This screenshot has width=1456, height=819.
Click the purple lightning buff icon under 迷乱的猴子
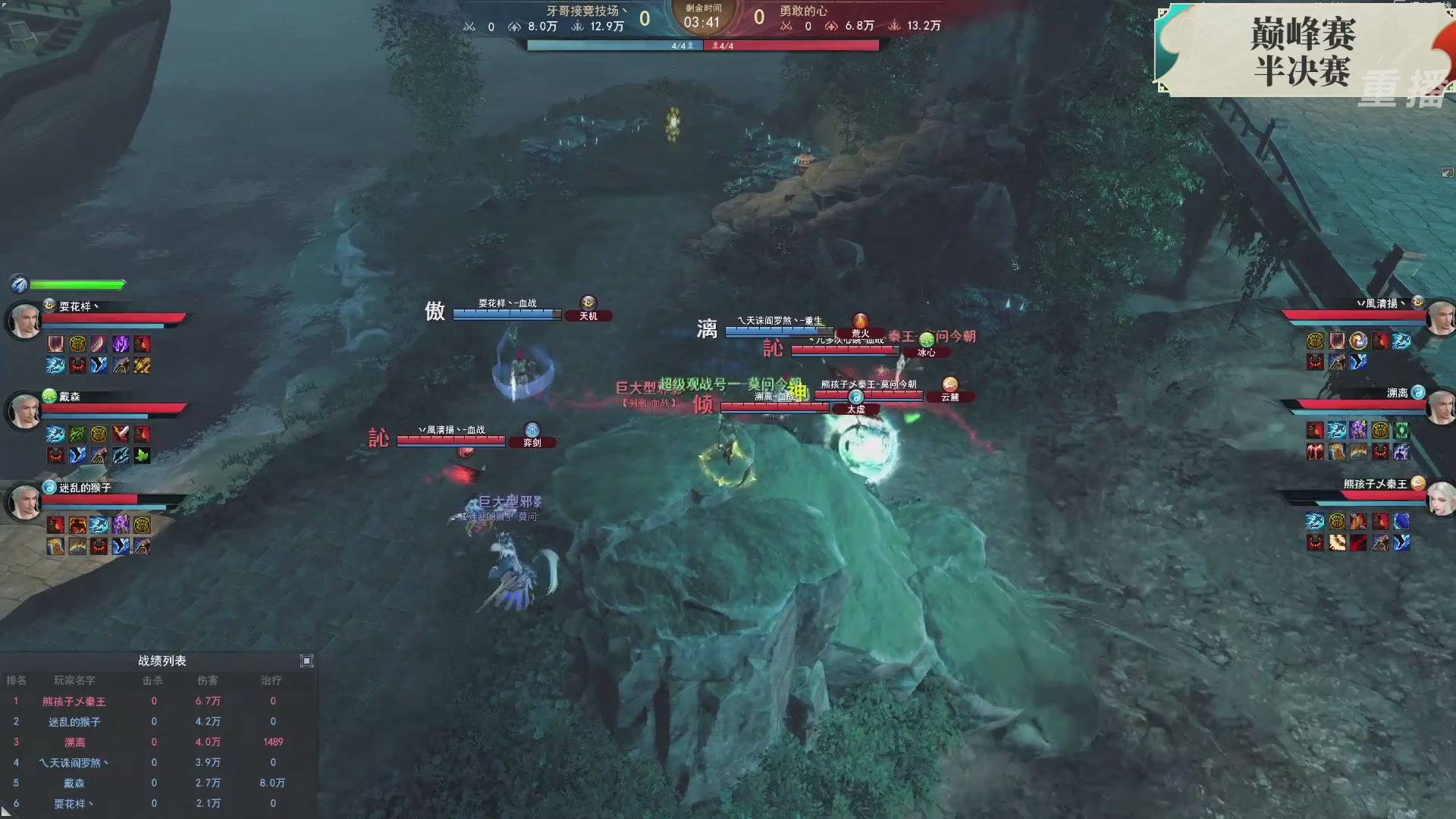pos(121,525)
